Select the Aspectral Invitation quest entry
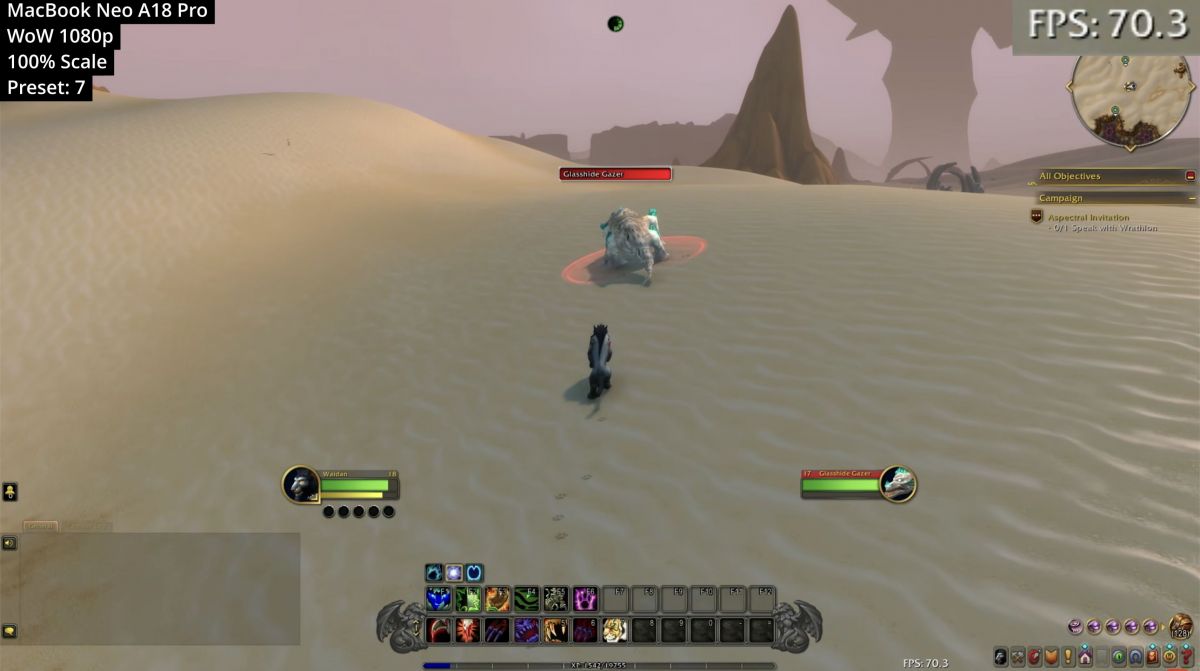 point(1088,217)
